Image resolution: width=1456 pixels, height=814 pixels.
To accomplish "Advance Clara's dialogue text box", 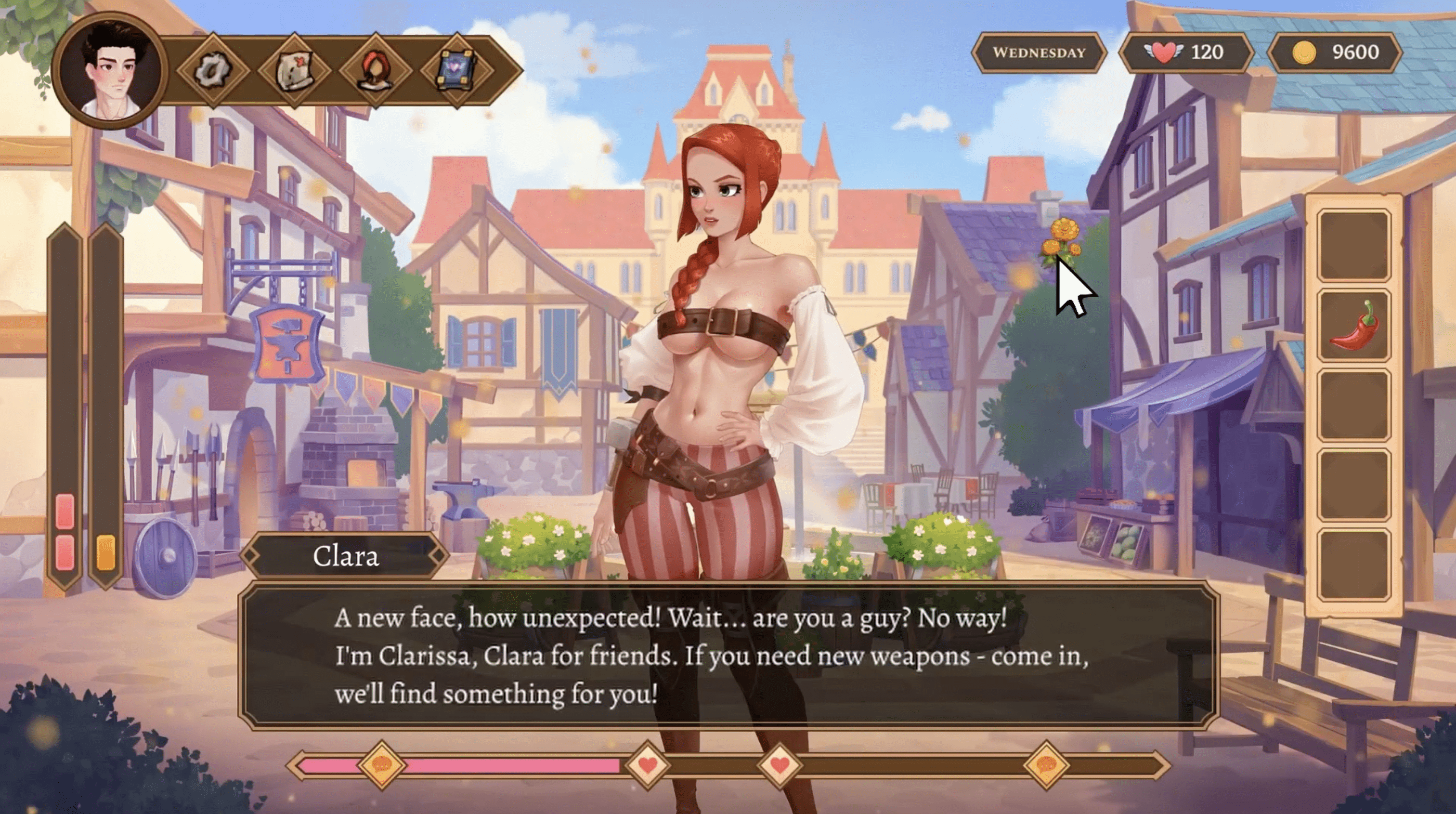I will click(x=728, y=656).
